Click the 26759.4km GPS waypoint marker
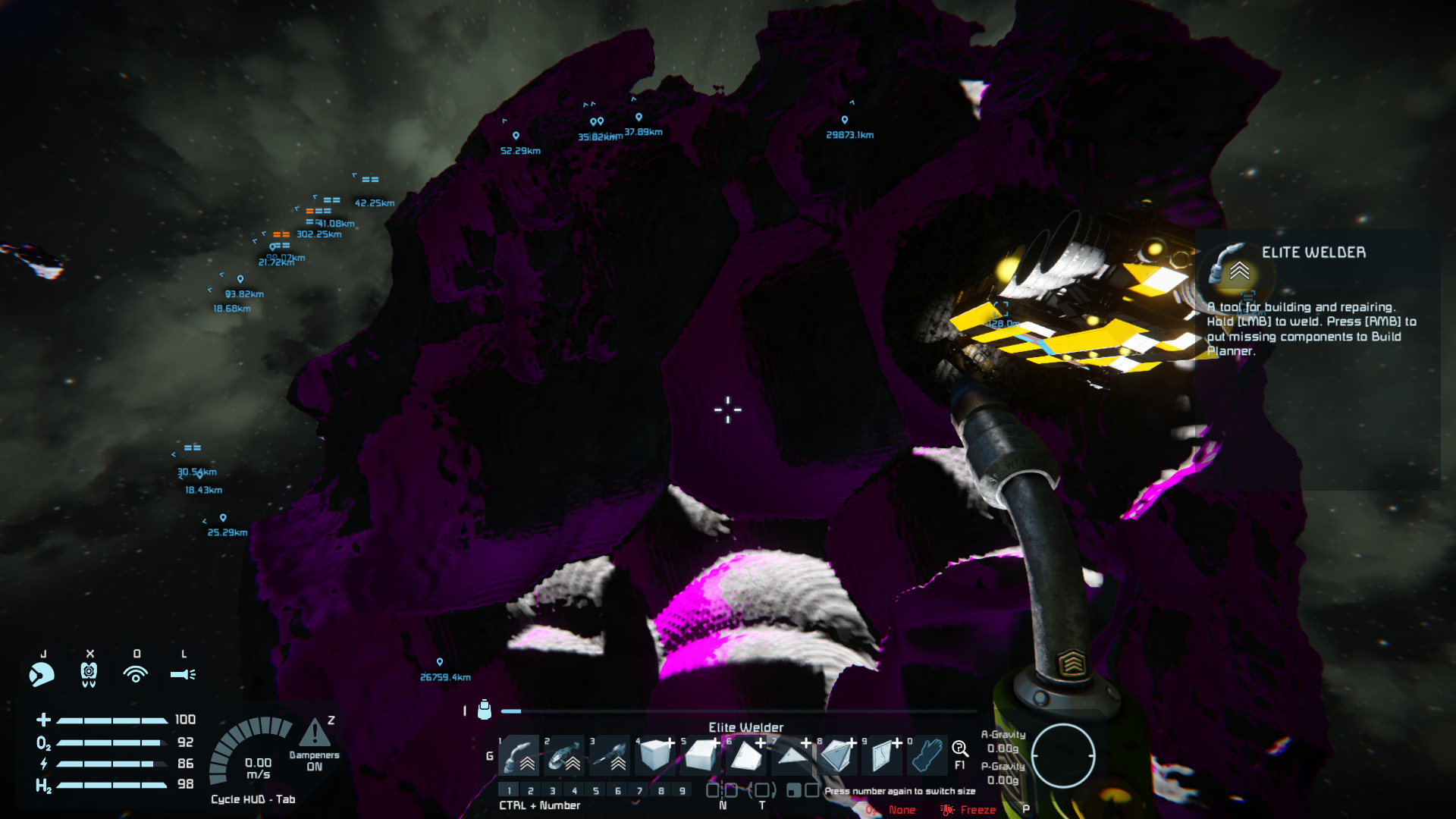The width and height of the screenshot is (1456, 819). (440, 662)
